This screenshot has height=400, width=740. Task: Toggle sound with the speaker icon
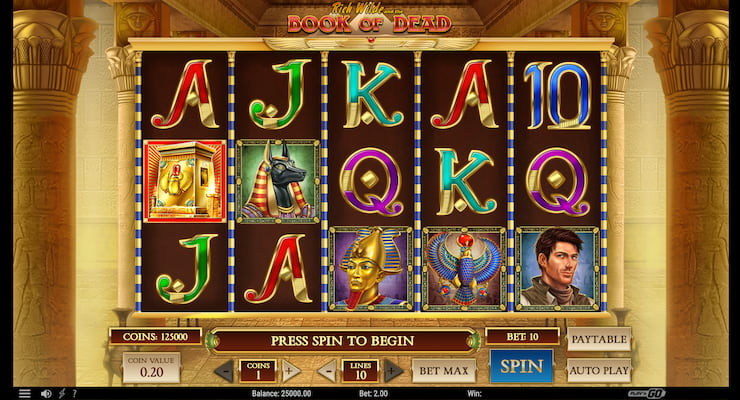coord(47,393)
